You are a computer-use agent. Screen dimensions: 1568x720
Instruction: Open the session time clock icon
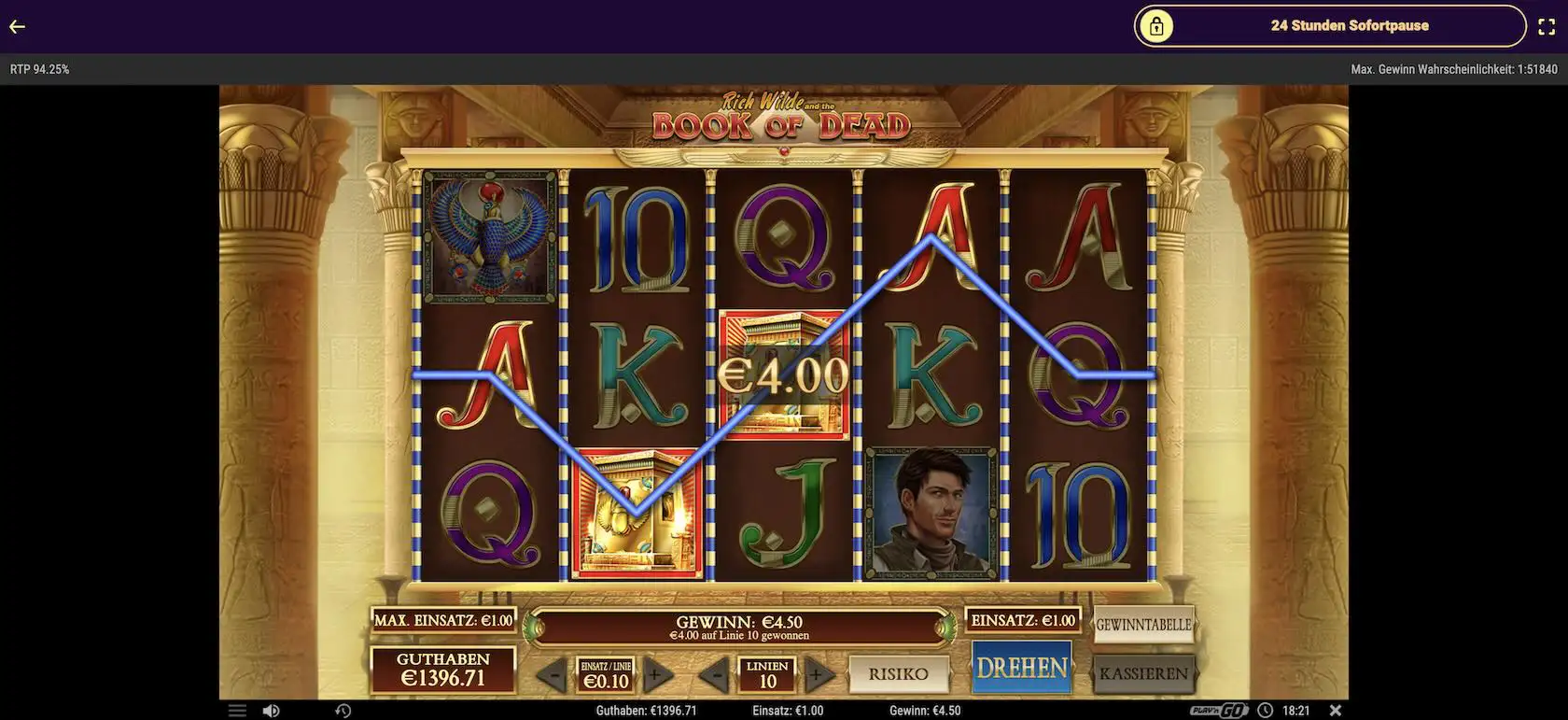coord(1266,710)
